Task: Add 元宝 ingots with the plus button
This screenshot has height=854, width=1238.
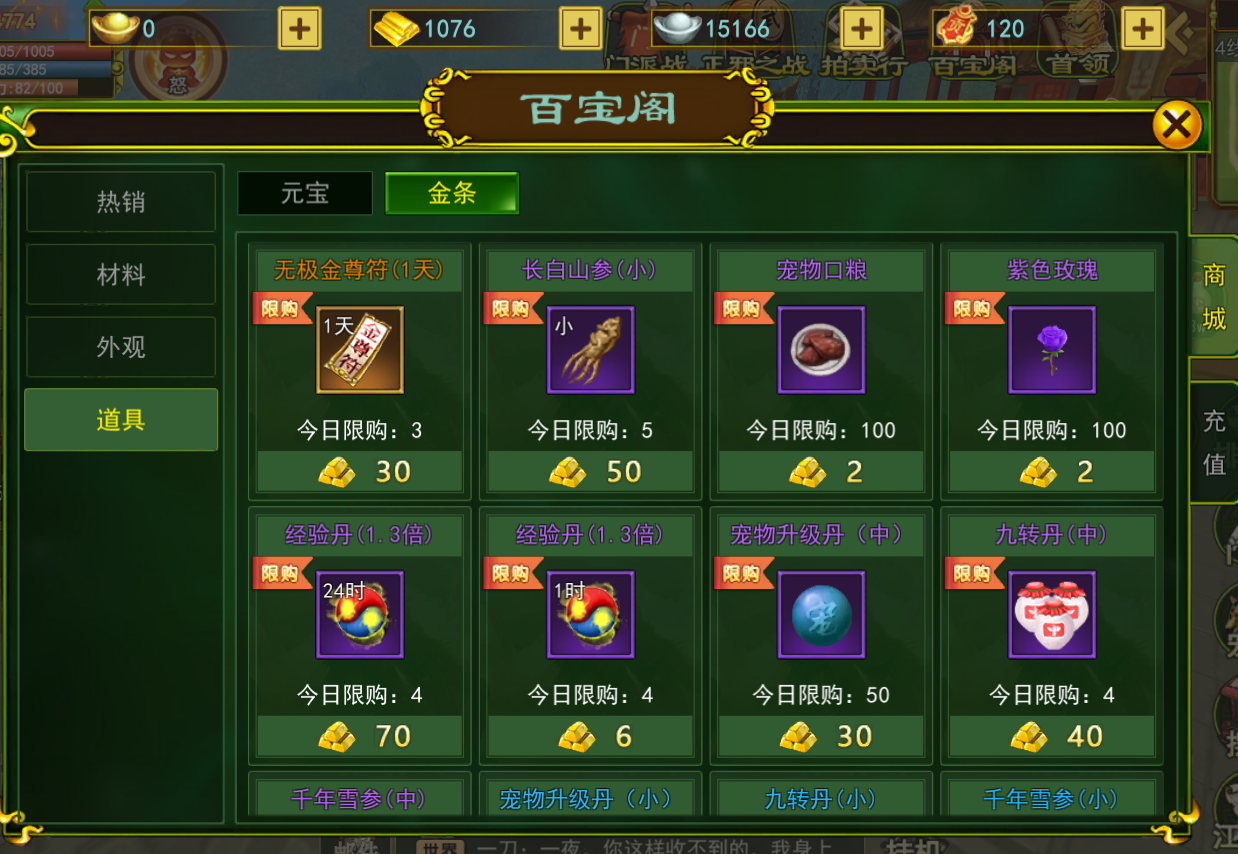Action: 299,28
